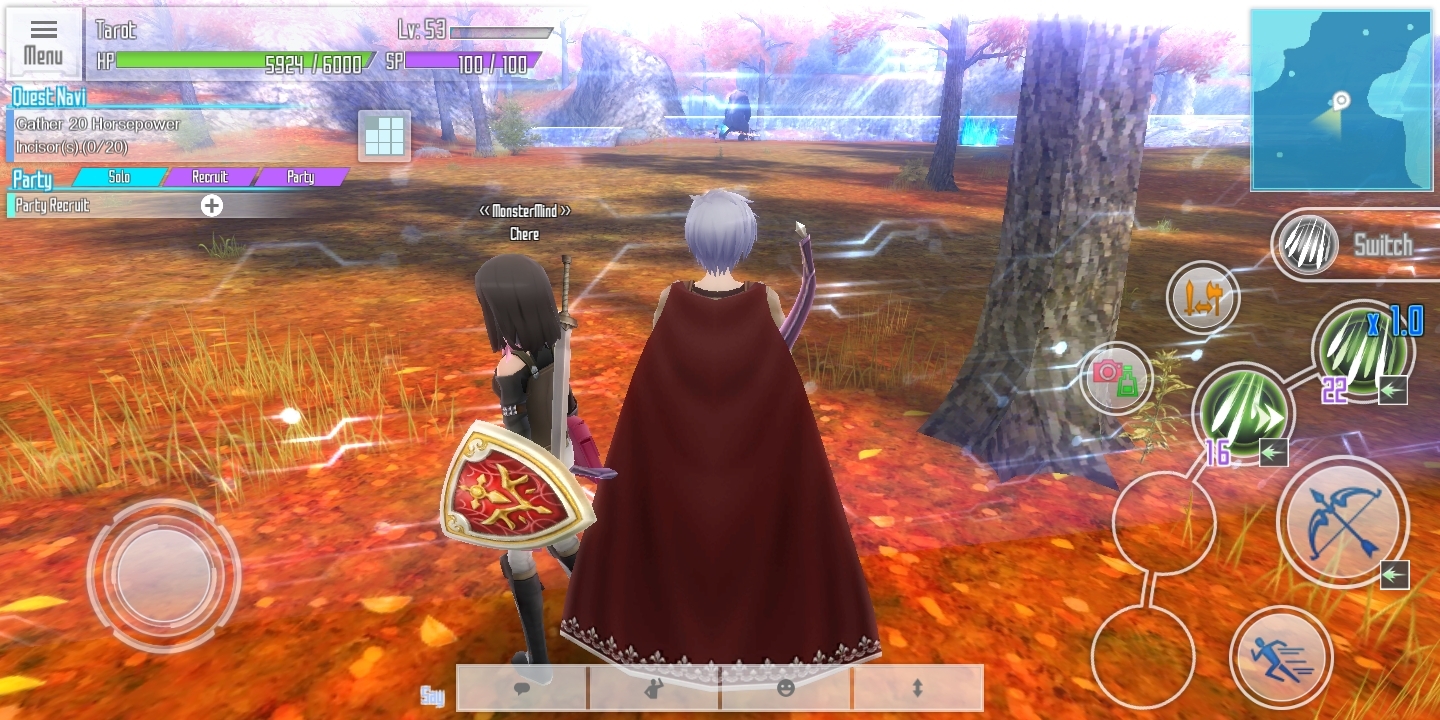Toggle chat bar size with vertical arrows icon

(916, 688)
